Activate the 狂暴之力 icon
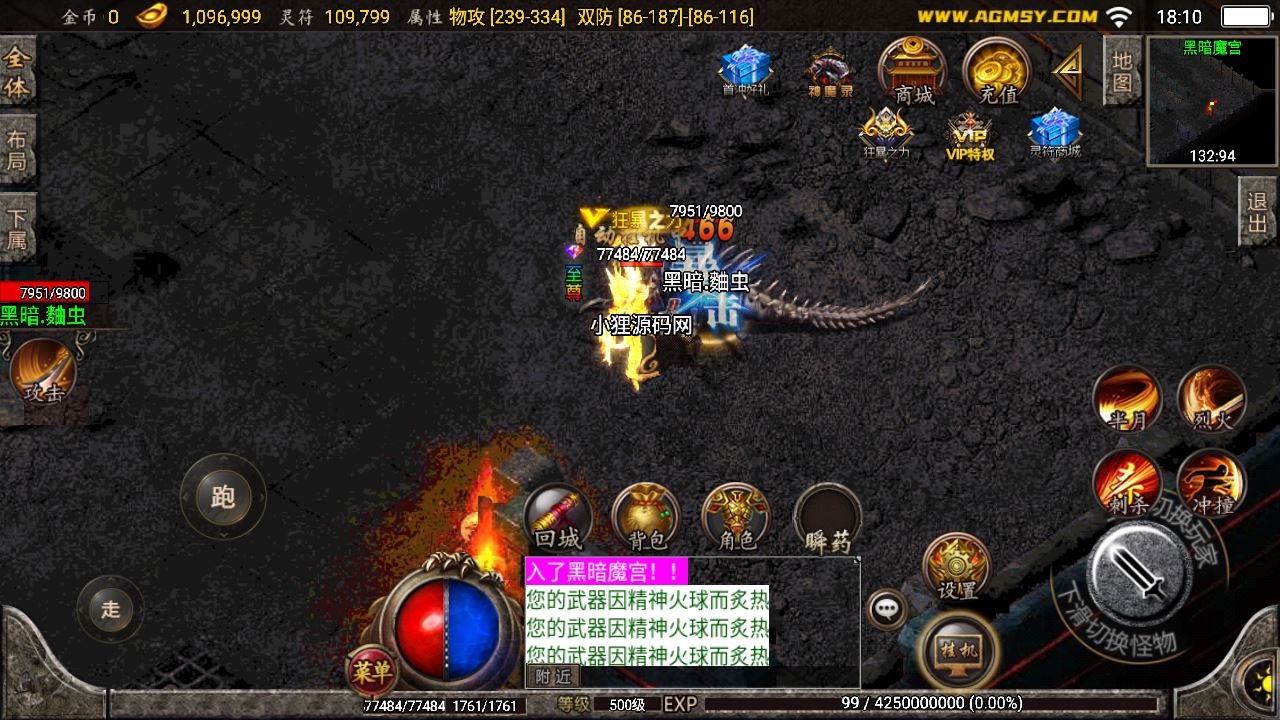The width and height of the screenshot is (1280, 720). [886, 134]
